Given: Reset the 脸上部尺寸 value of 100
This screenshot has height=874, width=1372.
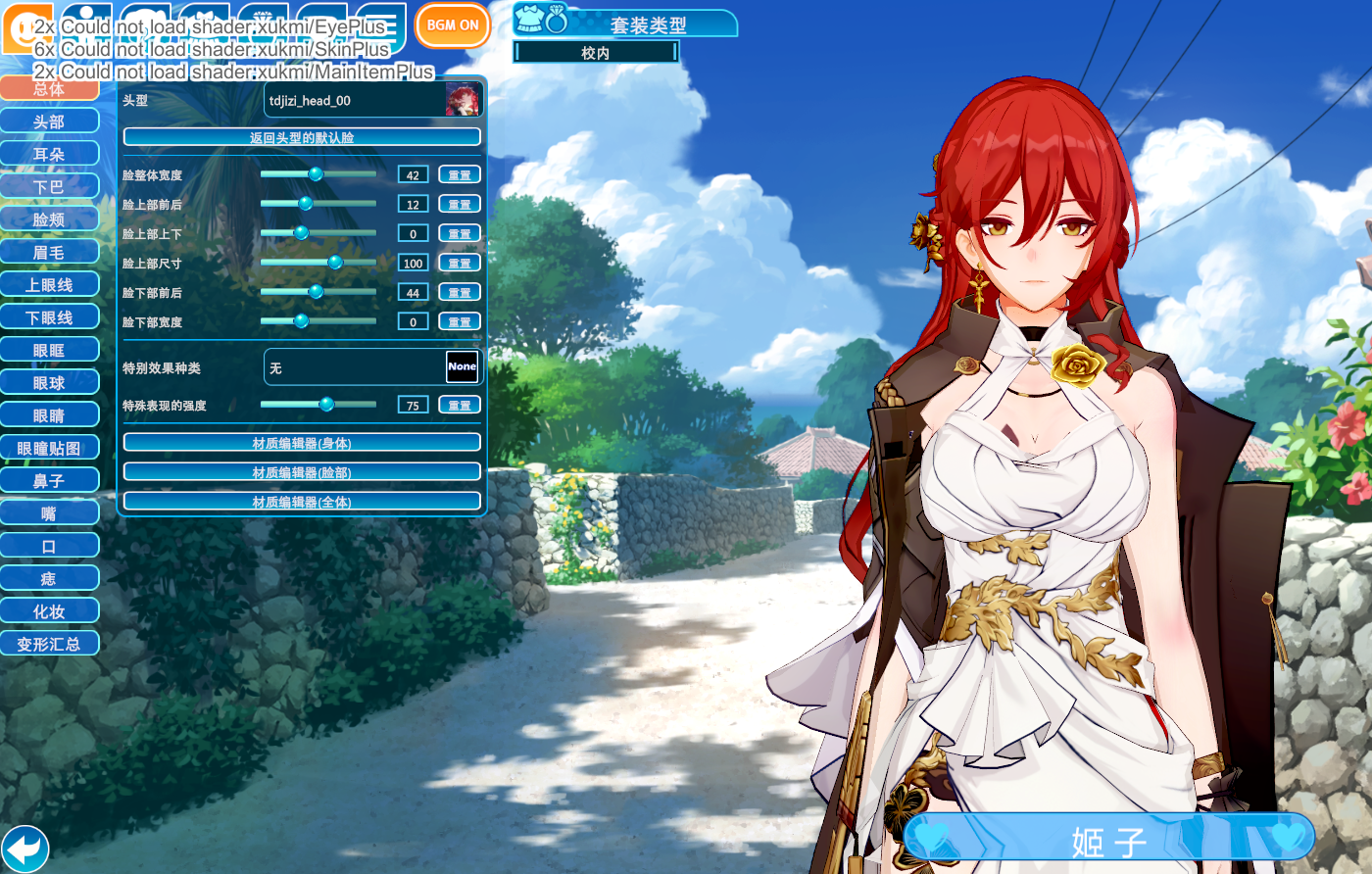Looking at the screenshot, I should coord(460,263).
